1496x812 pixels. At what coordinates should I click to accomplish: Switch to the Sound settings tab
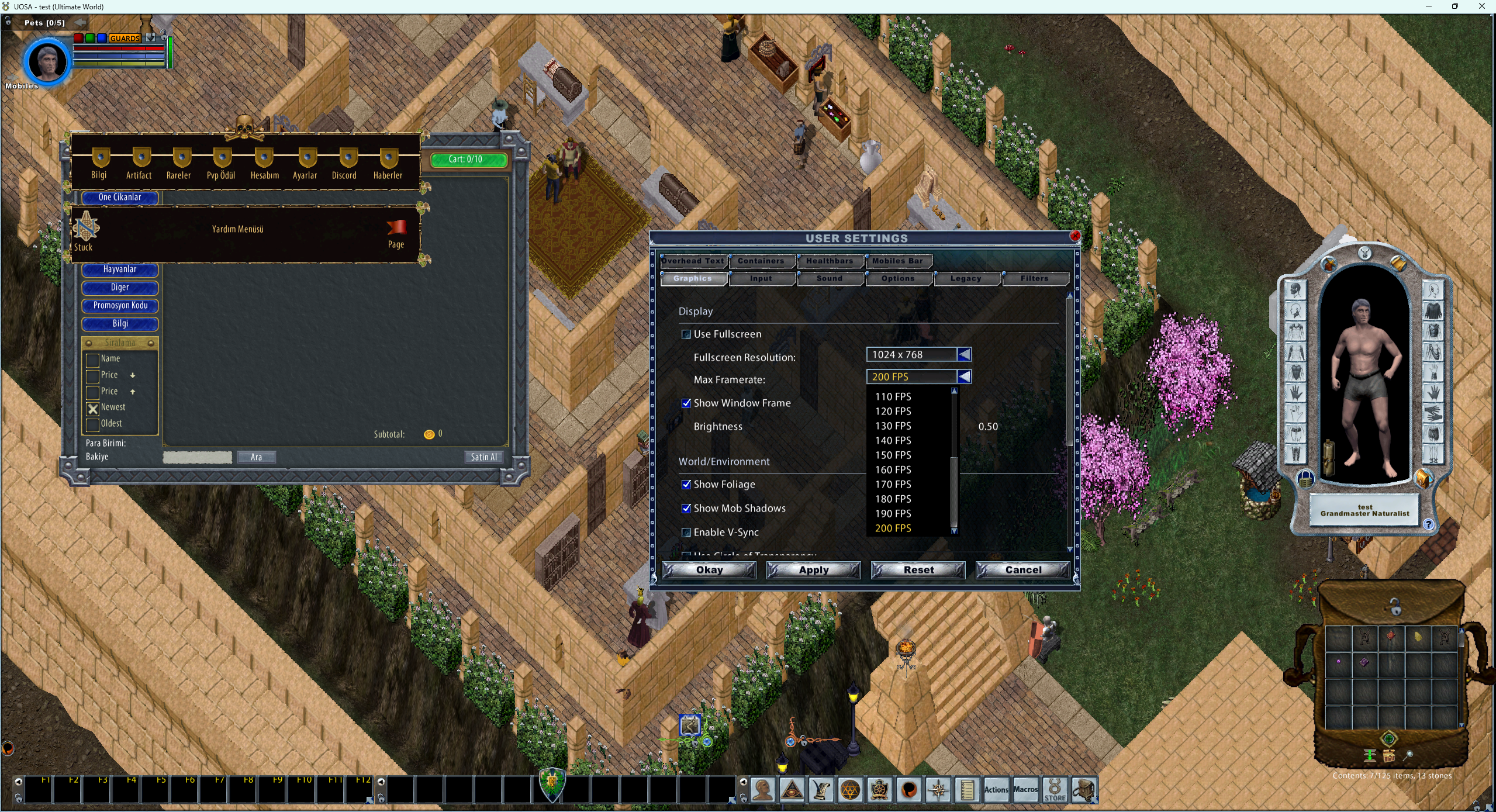(829, 279)
